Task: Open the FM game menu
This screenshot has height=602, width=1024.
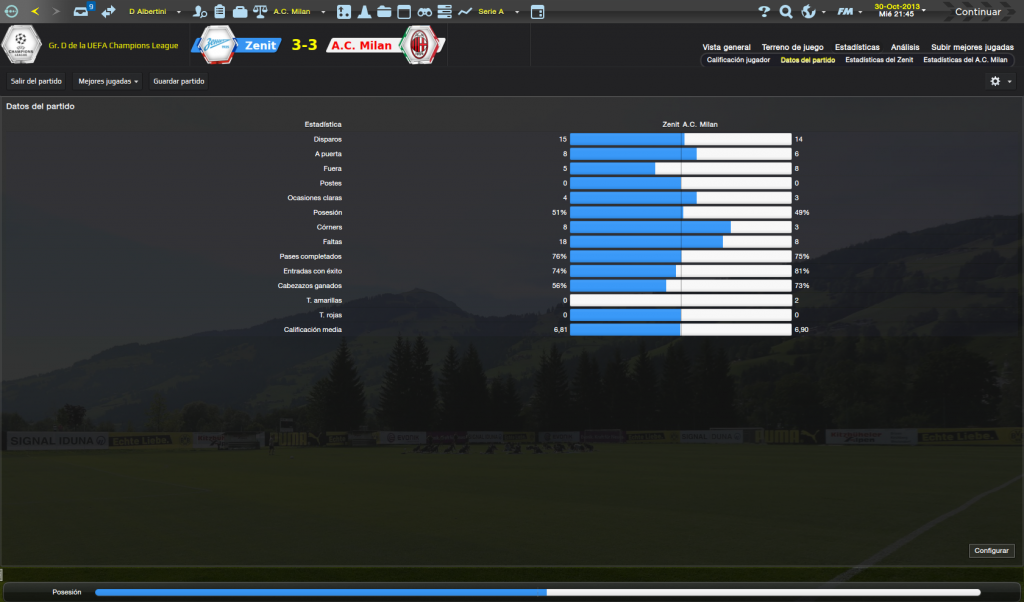Action: pyautogui.click(x=847, y=12)
